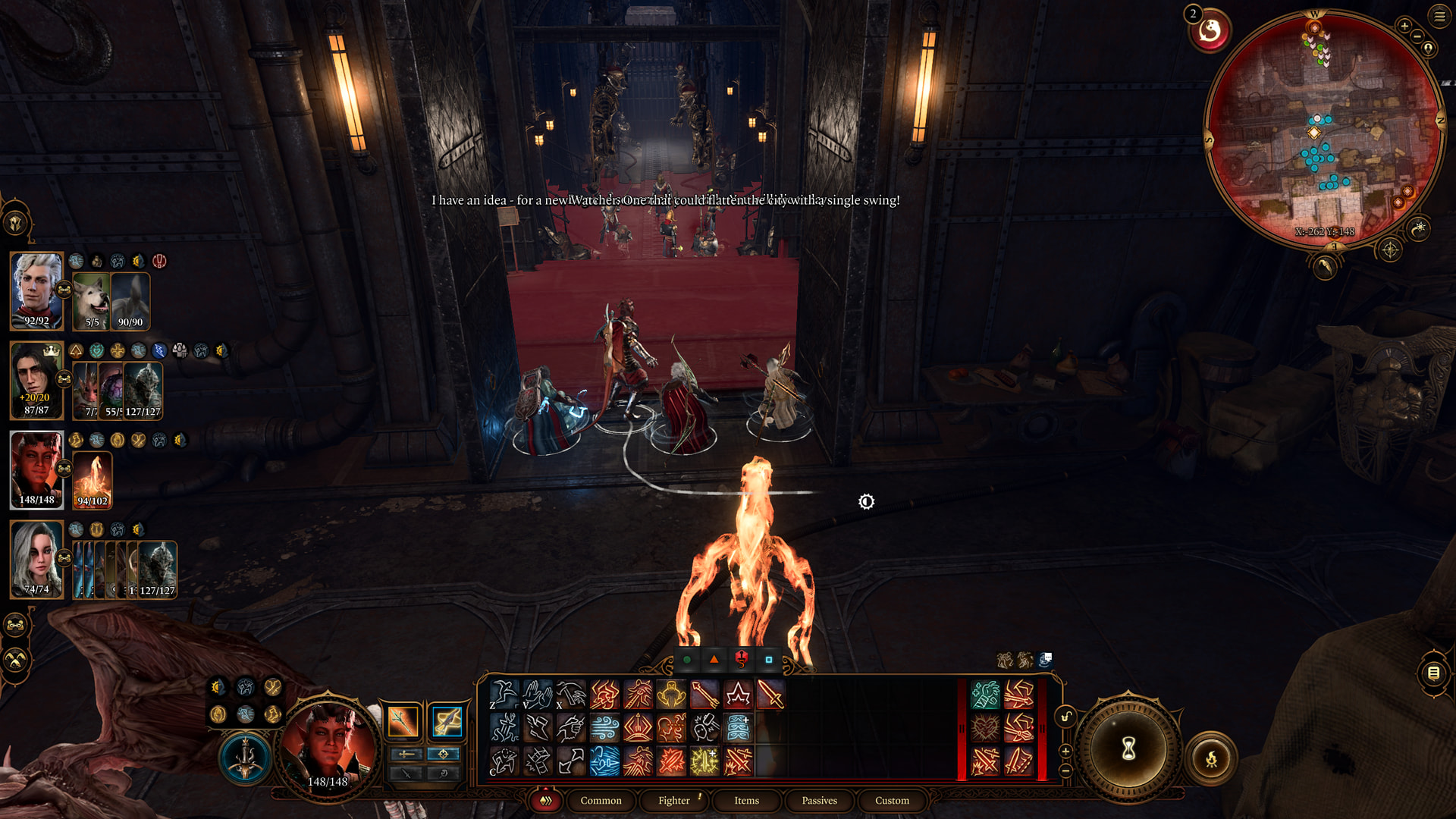Select the blue ranged crossbow weapon slot

click(x=447, y=721)
